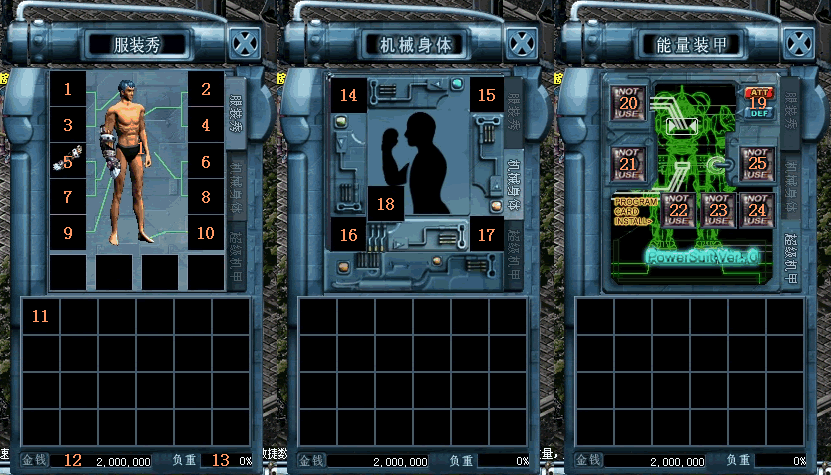Close the 服装秀 costume window
Viewport: 831px width, 475px height.
click(246, 44)
